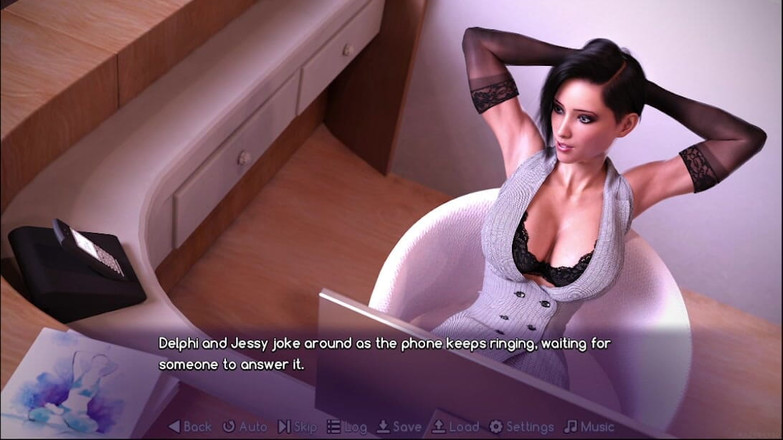
Task: Open the Save game menu
Action: [399, 427]
